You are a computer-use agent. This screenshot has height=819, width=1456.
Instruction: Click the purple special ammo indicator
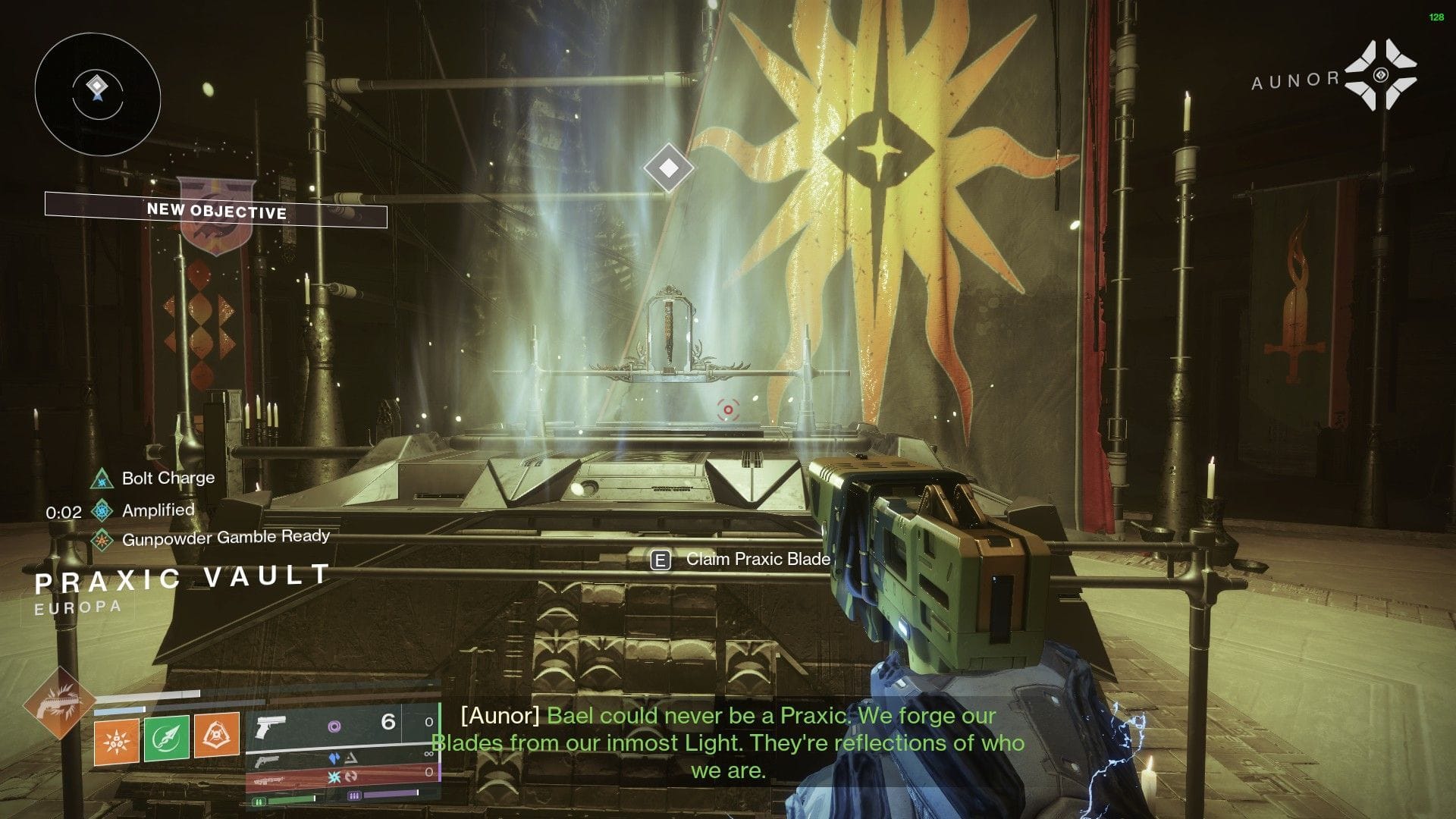point(336,726)
